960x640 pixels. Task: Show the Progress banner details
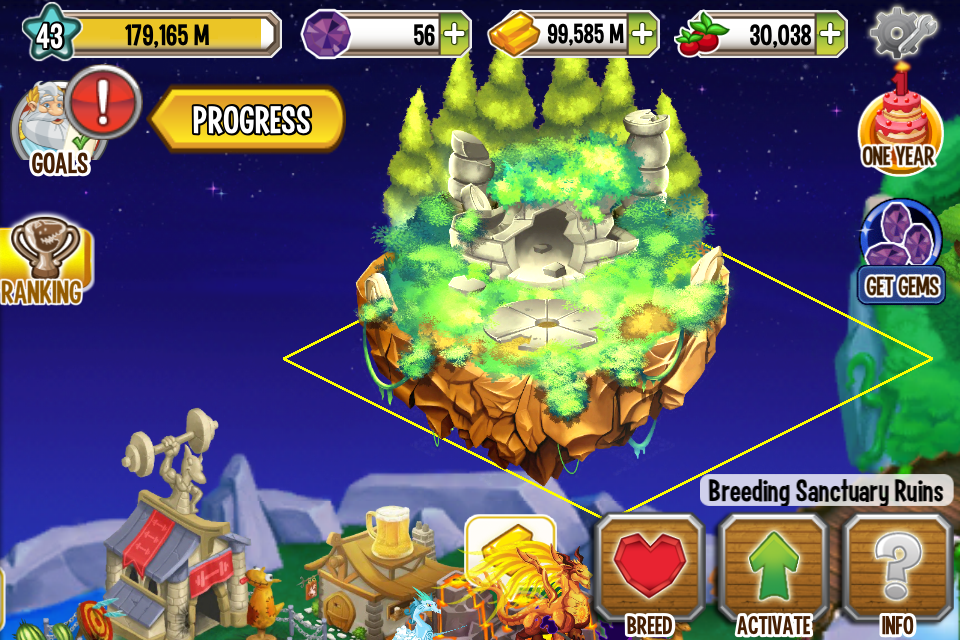250,120
